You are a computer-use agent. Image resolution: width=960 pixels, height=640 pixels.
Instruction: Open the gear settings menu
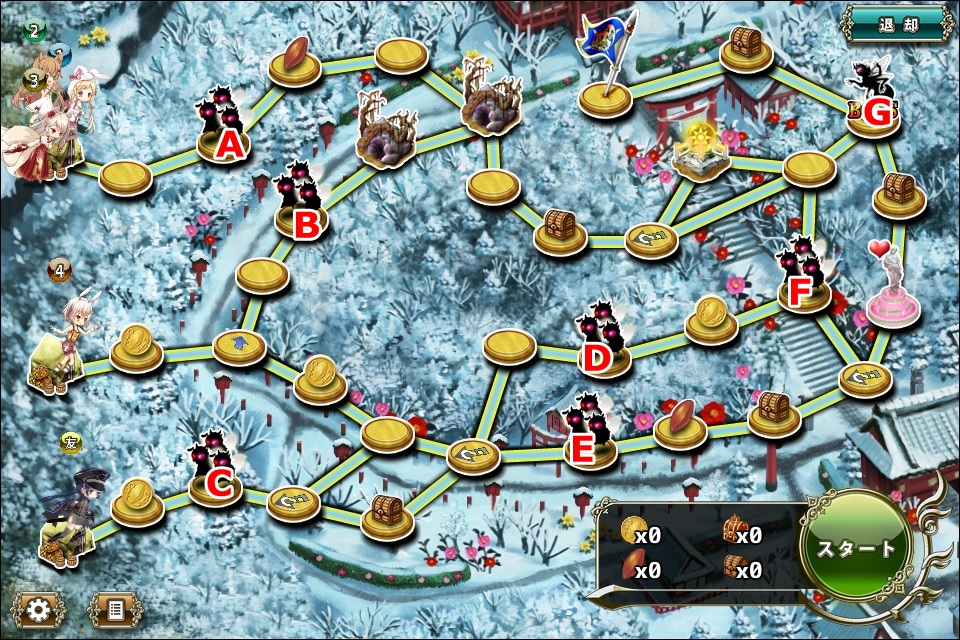click(39, 607)
